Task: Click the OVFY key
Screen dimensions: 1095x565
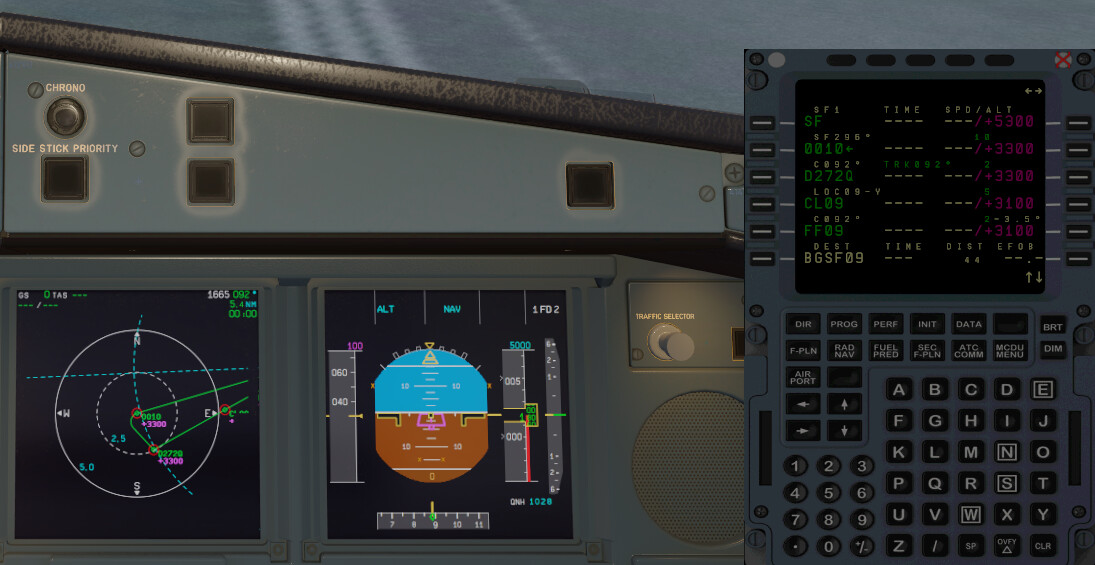Action: 1007,546
